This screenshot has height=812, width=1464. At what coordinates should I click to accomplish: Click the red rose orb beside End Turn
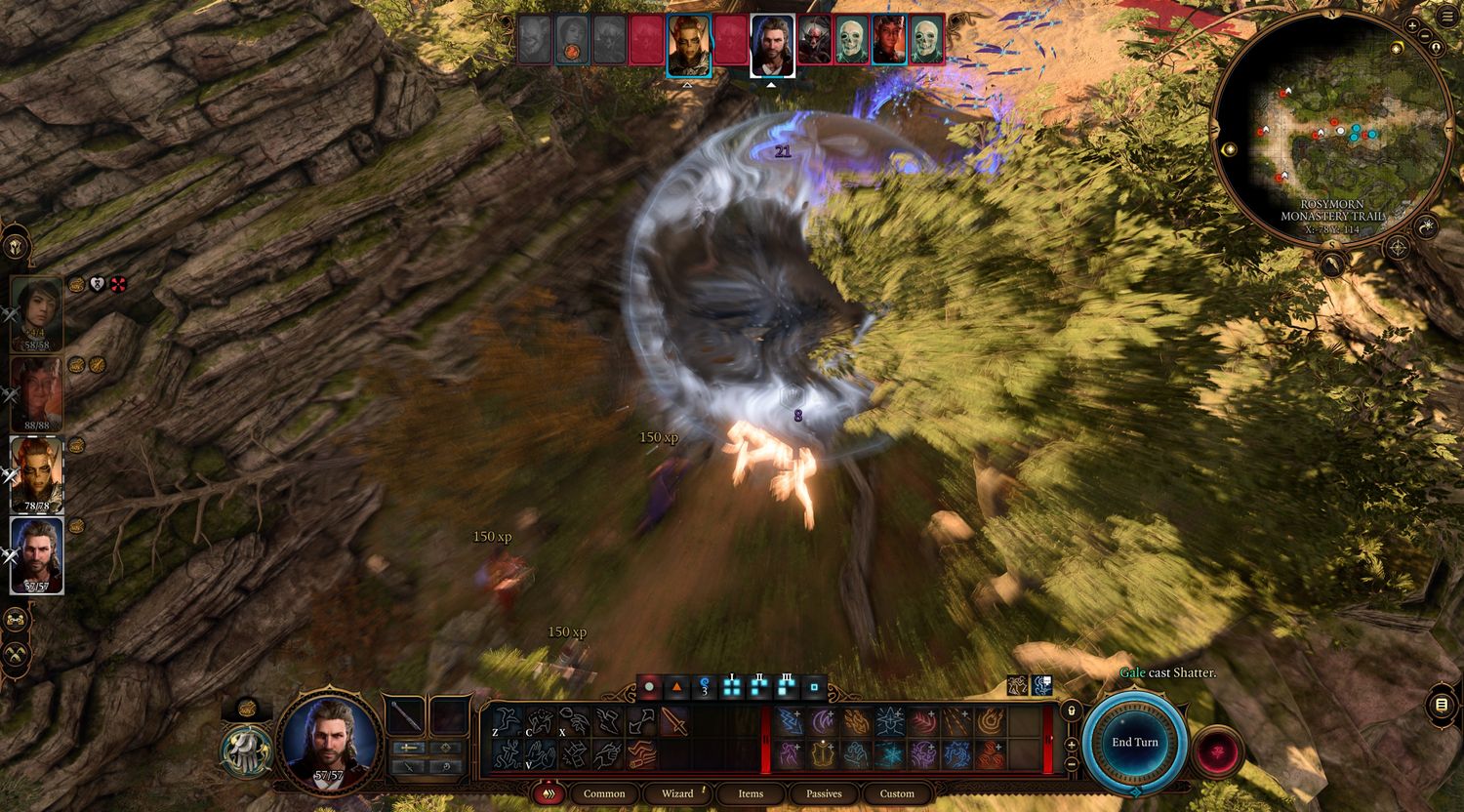[x=1216, y=751]
